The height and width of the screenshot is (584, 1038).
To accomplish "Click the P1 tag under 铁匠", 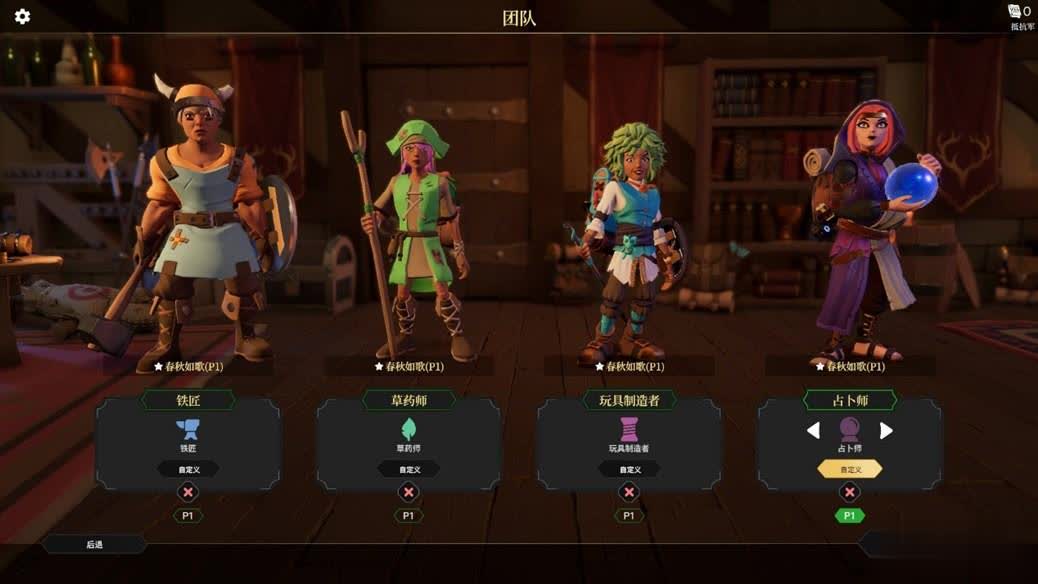I will tap(188, 516).
